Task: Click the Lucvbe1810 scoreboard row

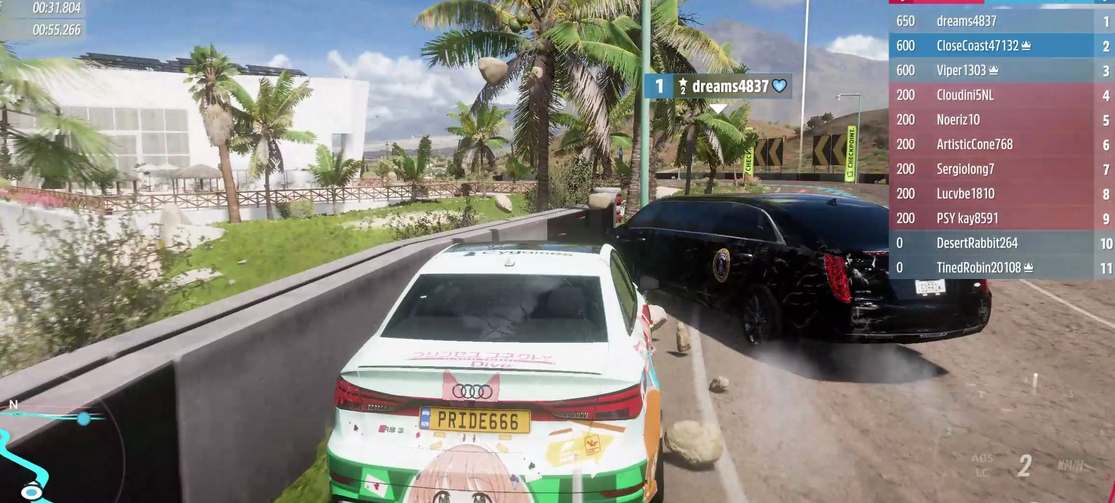Action: (1000, 193)
